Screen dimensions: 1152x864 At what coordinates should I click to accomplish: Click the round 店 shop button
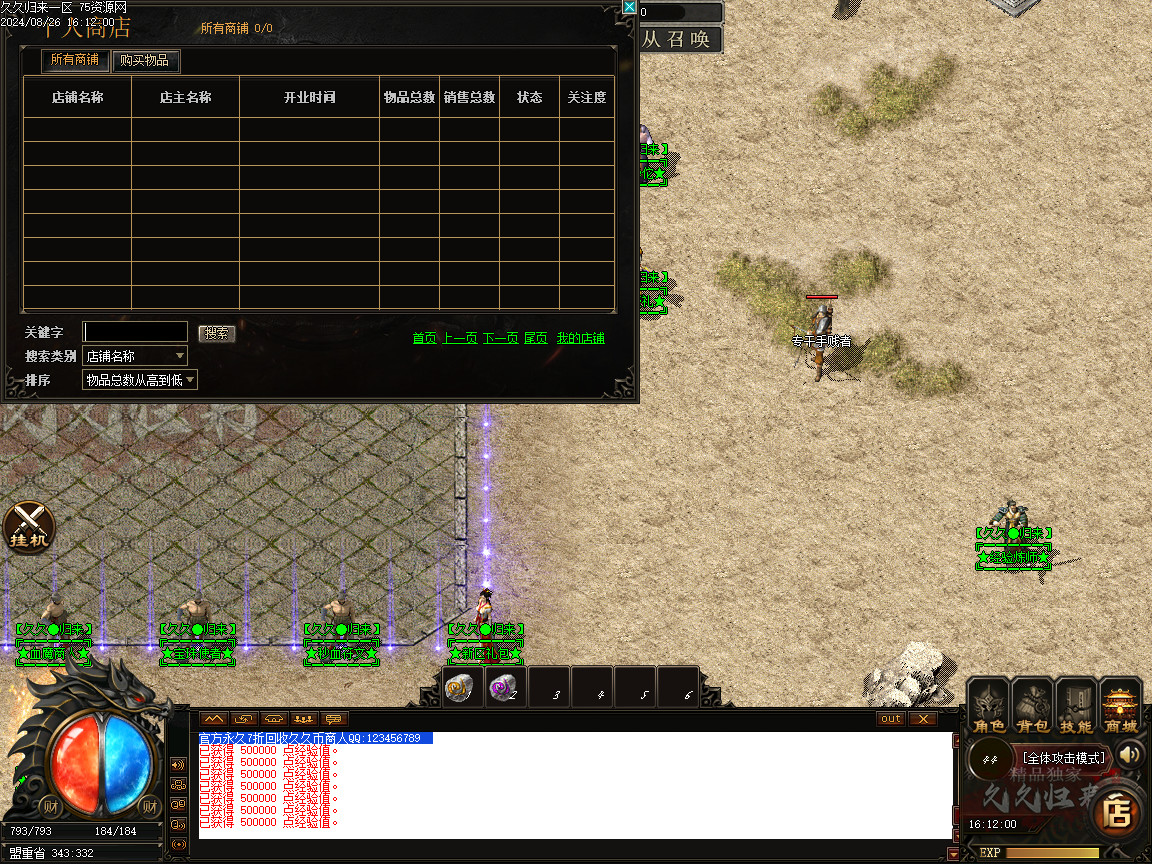(x=1116, y=811)
